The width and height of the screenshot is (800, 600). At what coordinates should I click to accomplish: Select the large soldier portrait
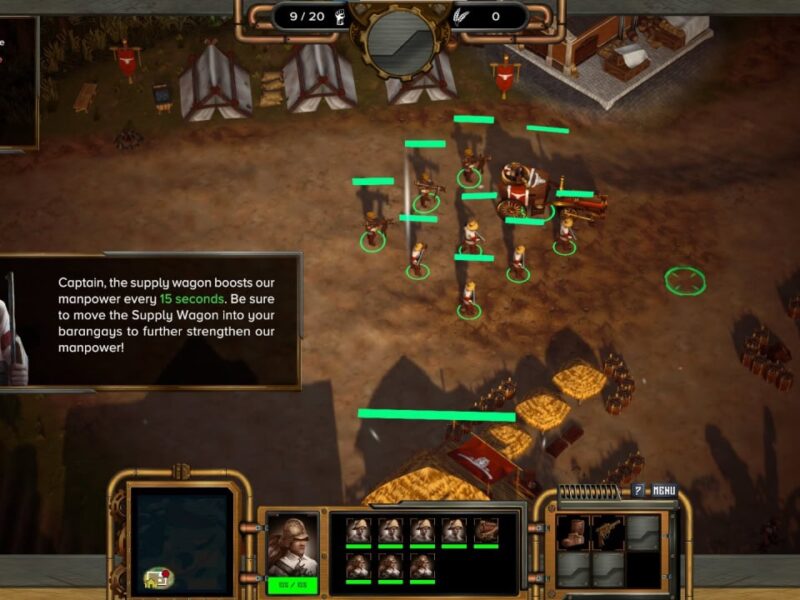pyautogui.click(x=292, y=545)
